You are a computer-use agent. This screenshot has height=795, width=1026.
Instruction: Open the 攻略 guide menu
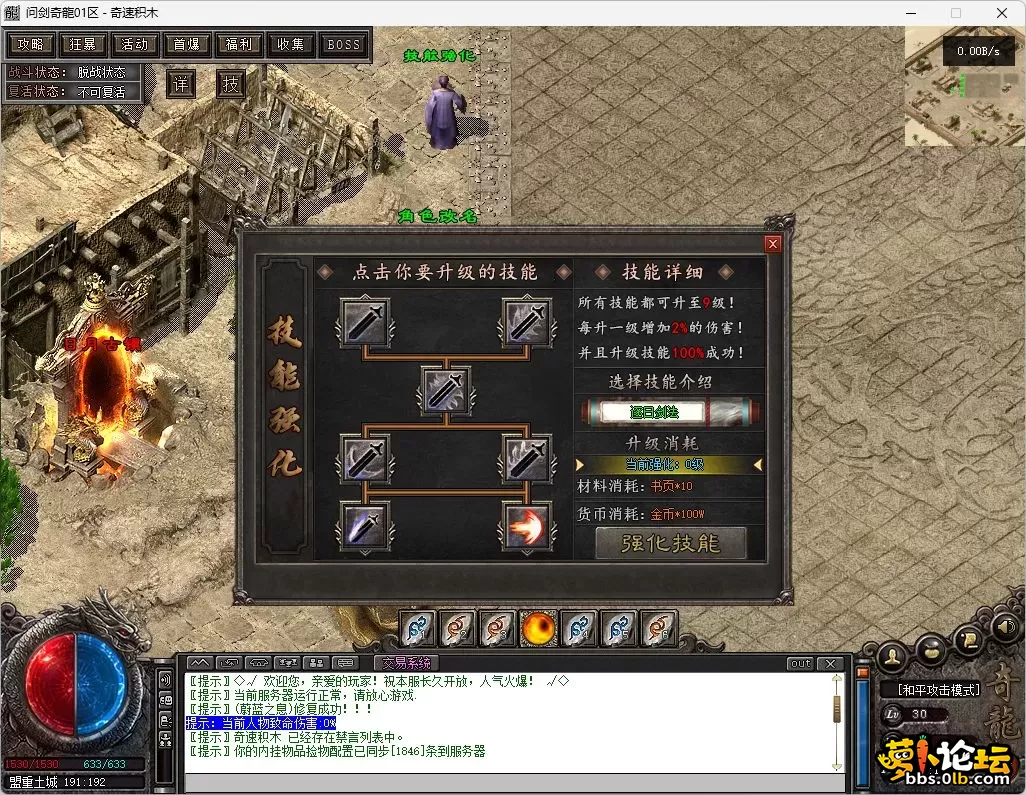31,45
